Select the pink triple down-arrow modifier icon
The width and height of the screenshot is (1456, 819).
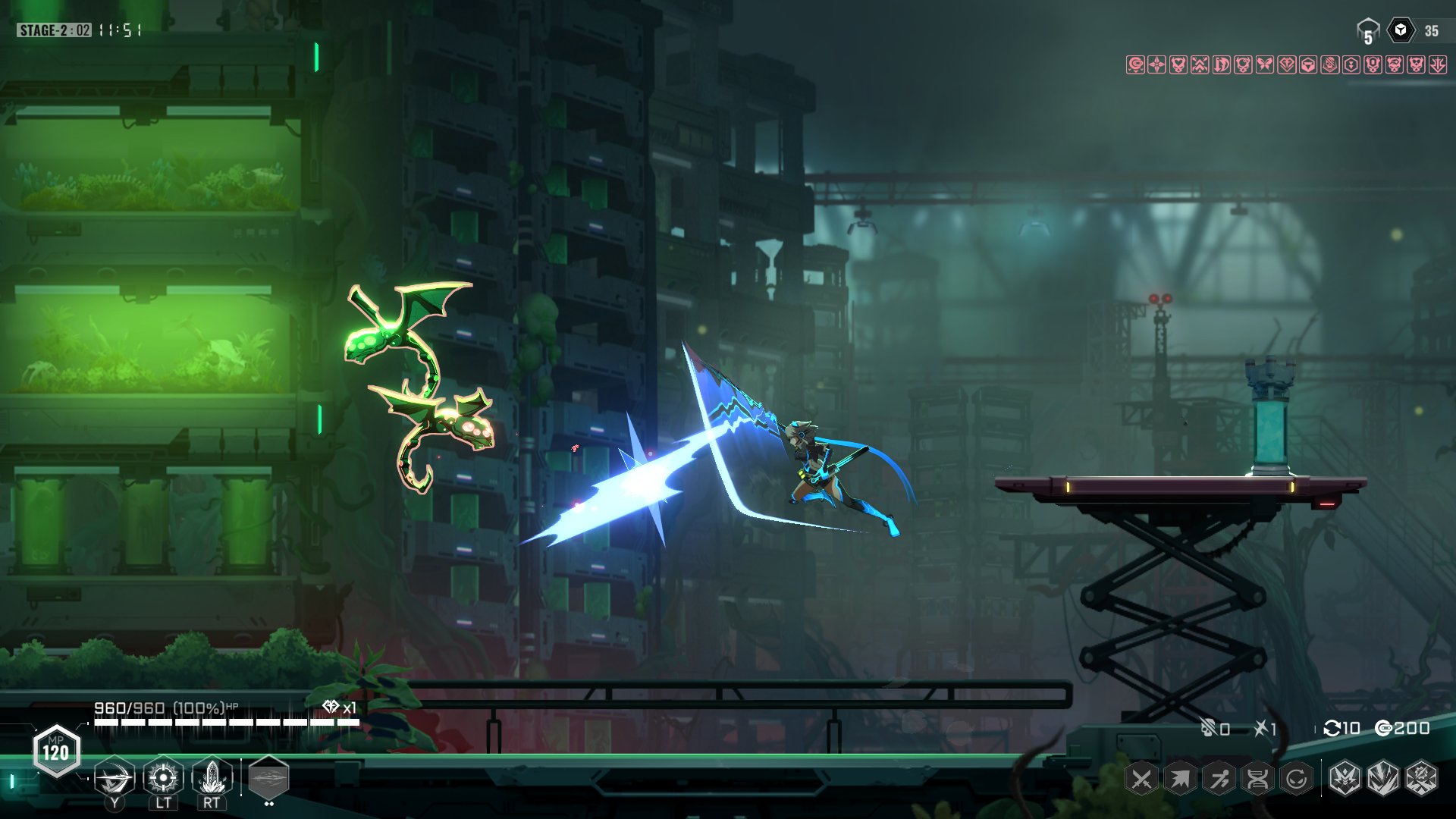tap(1438, 64)
